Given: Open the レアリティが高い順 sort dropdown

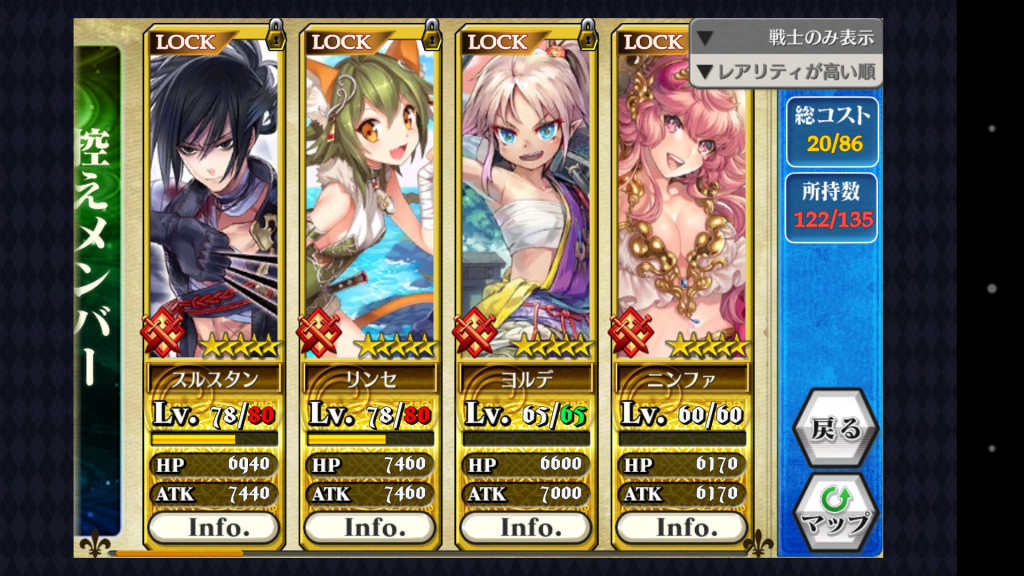Looking at the screenshot, I should point(786,71).
